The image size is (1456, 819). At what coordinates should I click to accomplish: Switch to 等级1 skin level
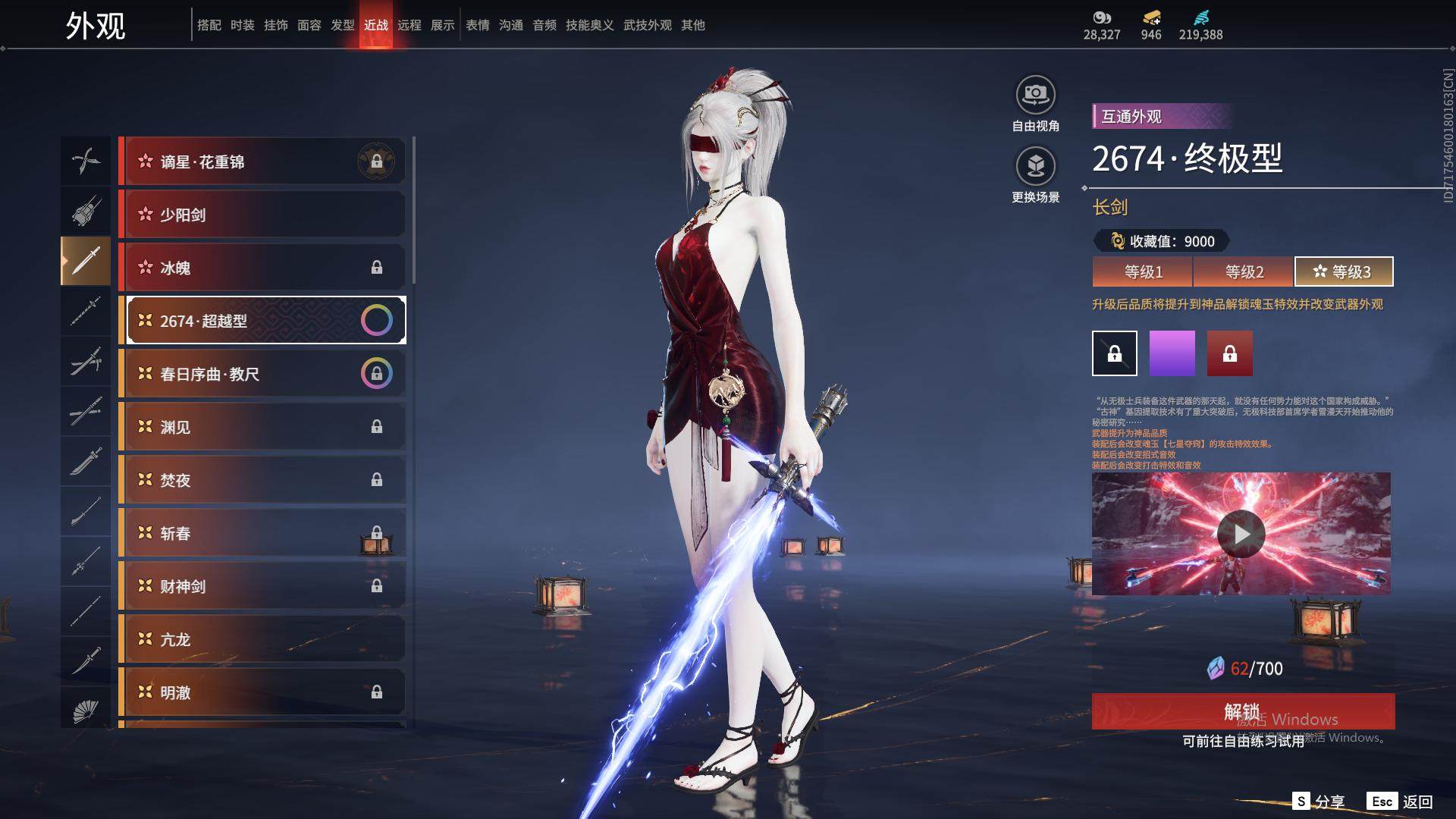point(1142,271)
